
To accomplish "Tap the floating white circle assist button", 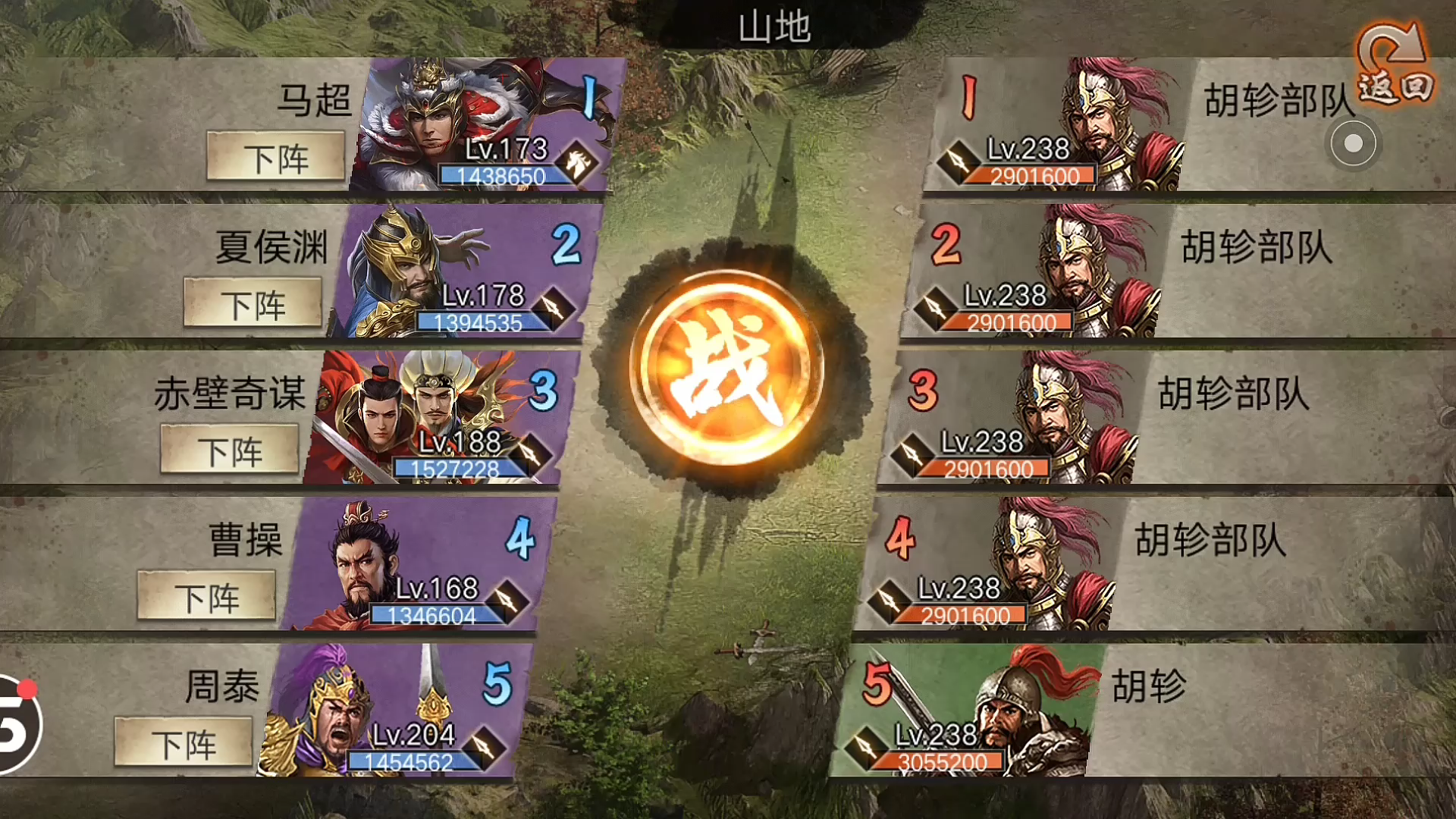I will pos(1353,143).
